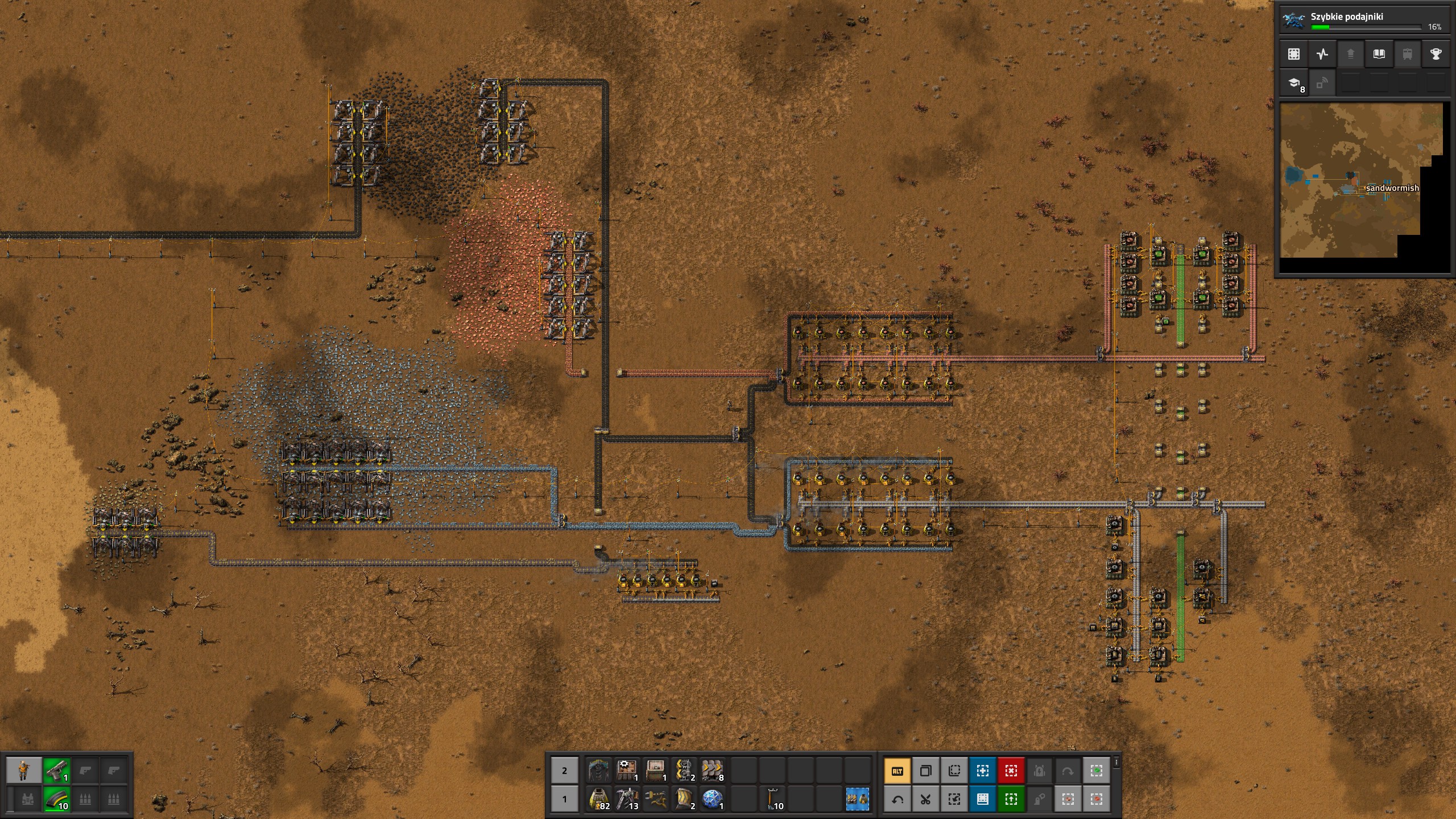Open the open-book icon button
1456x819 pixels.
point(1379,54)
